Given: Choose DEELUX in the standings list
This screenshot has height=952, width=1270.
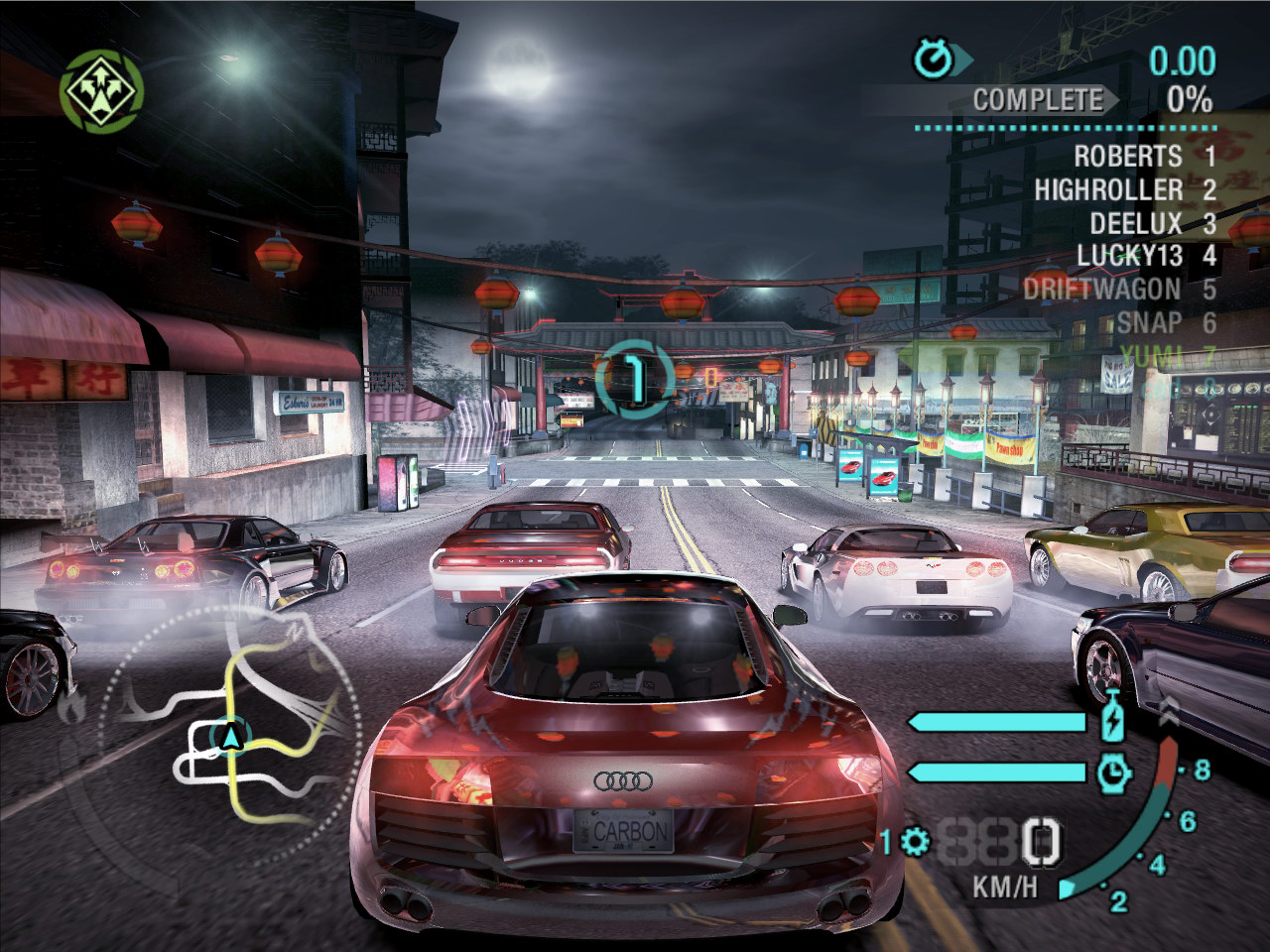Looking at the screenshot, I should pyautogui.click(x=1136, y=223).
